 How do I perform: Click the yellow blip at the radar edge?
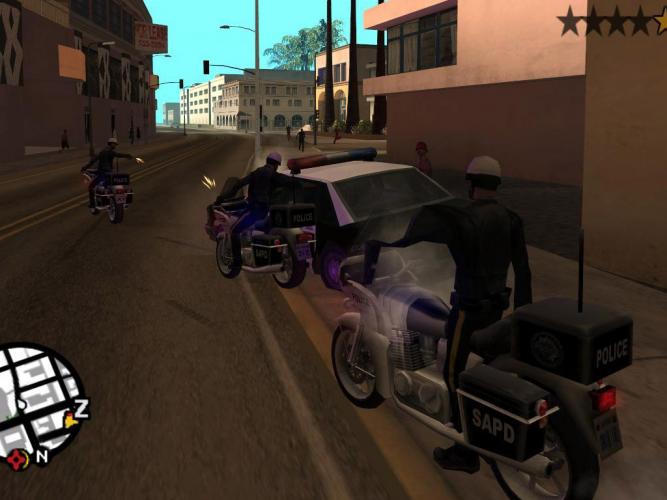point(70,421)
